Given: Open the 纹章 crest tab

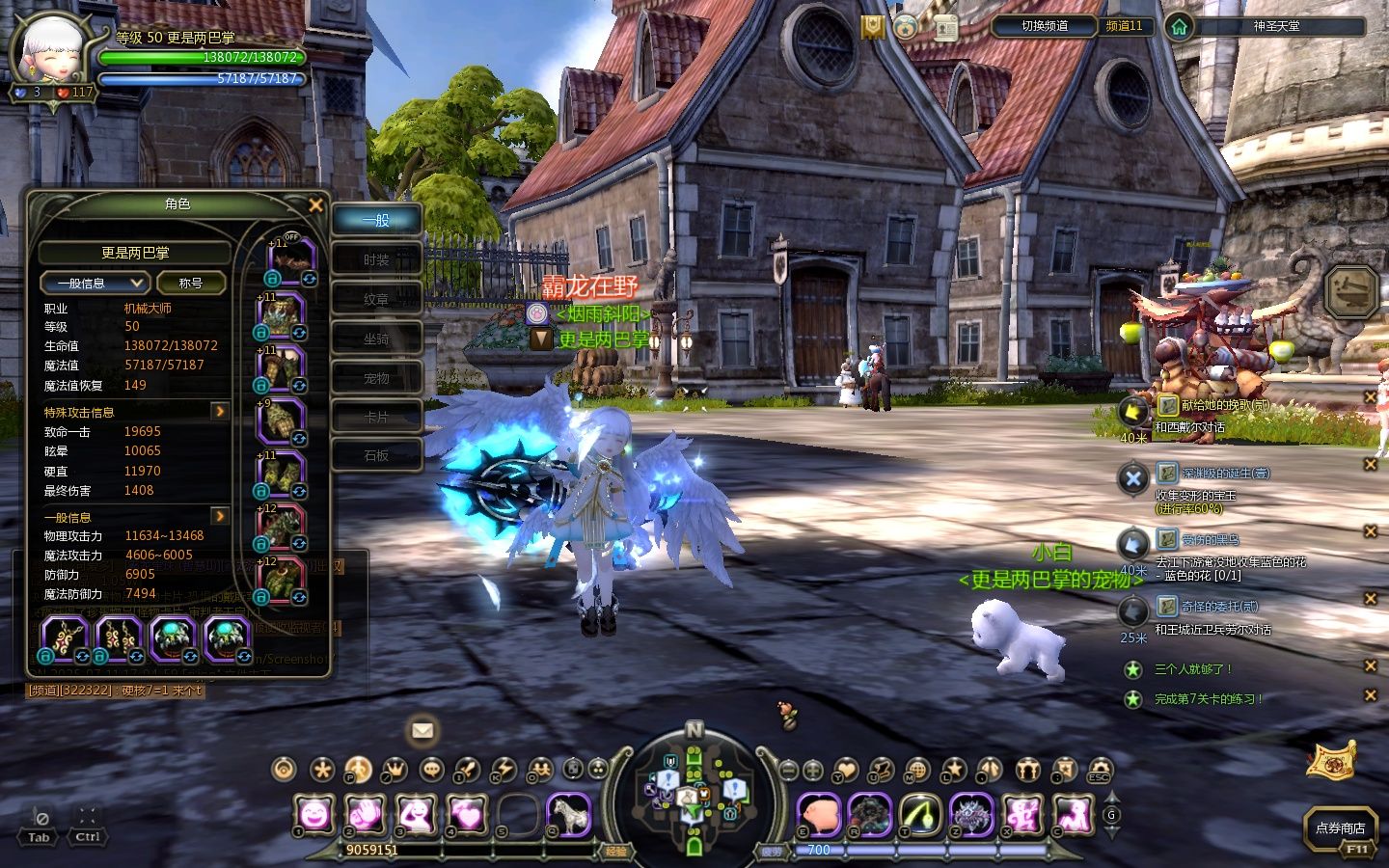Looking at the screenshot, I should (x=376, y=299).
